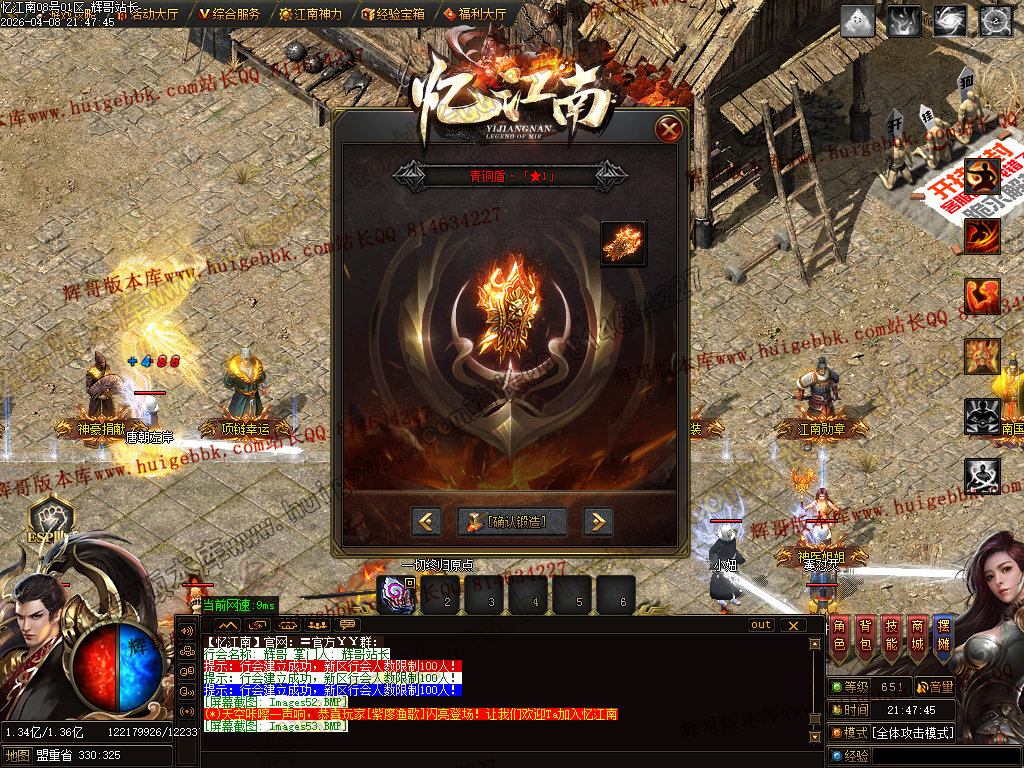The image size is (1024, 768).
Task: Select the flaming shield preview thumbnail
Action: (x=623, y=244)
